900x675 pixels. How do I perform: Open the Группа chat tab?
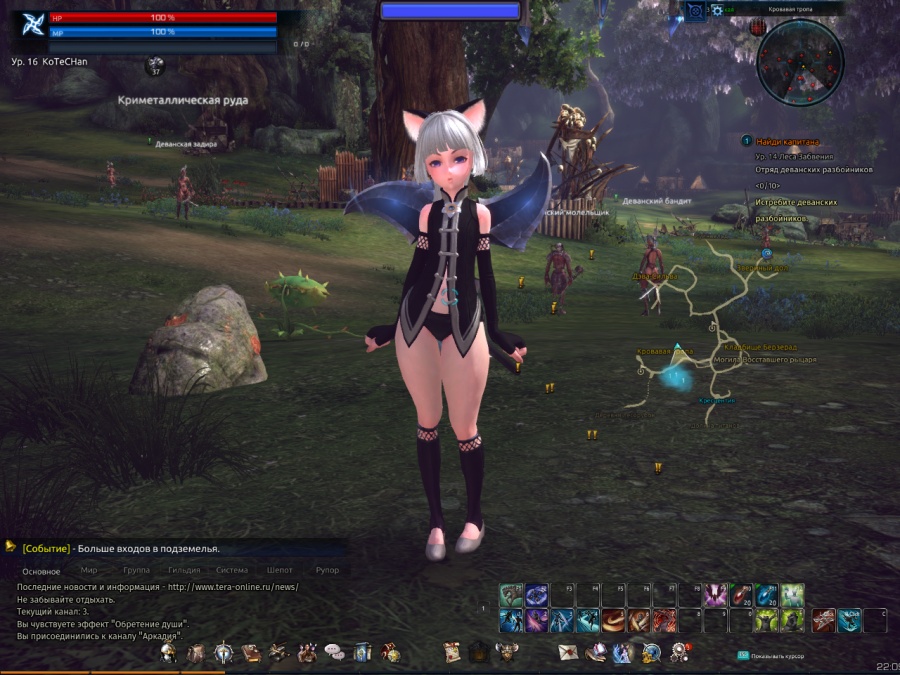tap(136, 570)
